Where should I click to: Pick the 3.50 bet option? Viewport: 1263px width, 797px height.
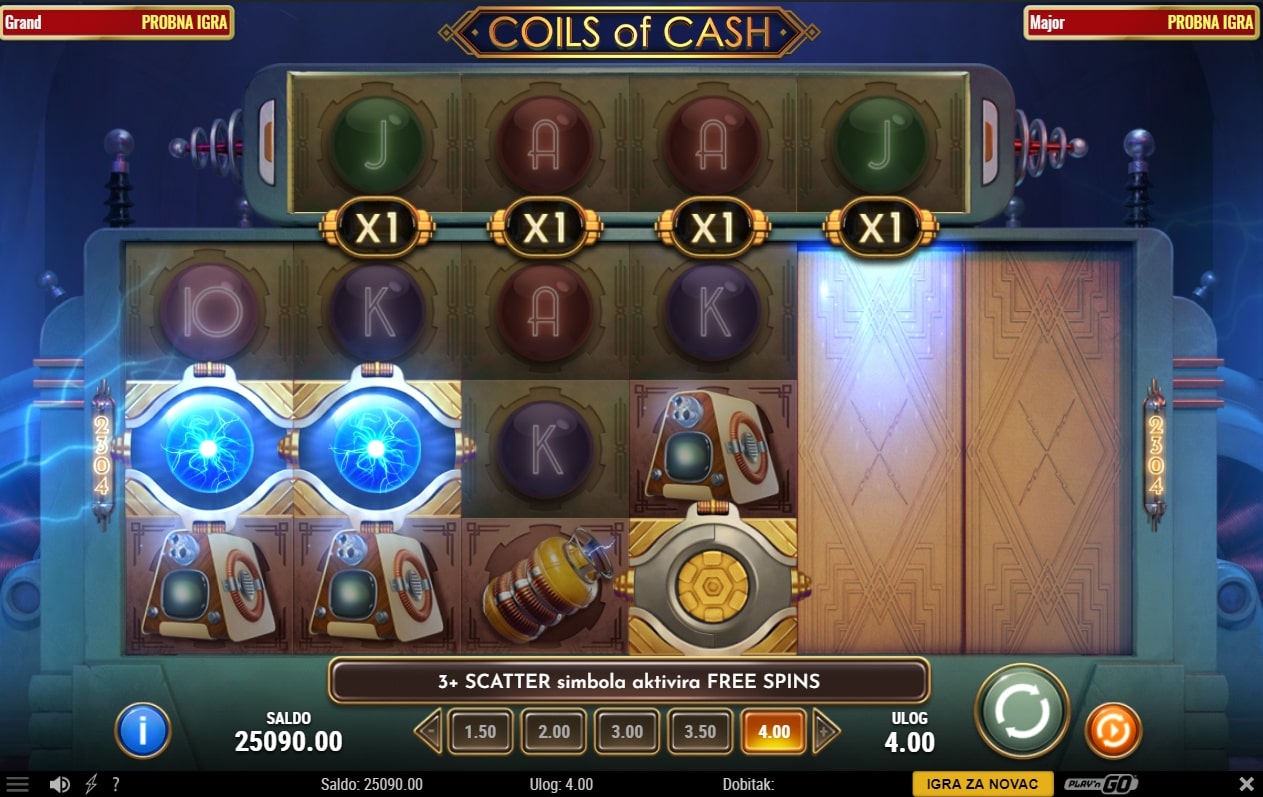pos(700,732)
